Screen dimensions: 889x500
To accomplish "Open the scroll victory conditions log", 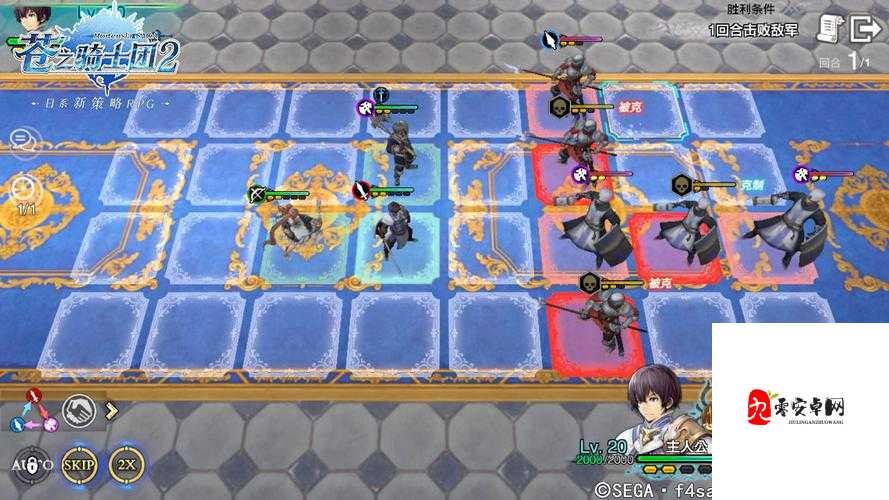I will [829, 29].
